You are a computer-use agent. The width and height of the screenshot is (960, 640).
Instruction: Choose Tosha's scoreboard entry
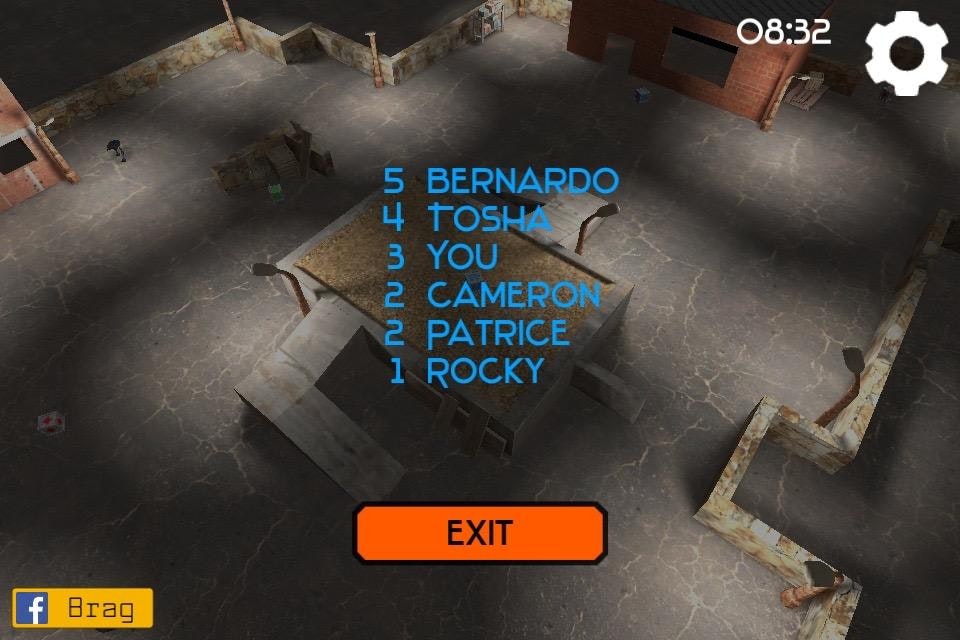[x=467, y=218]
